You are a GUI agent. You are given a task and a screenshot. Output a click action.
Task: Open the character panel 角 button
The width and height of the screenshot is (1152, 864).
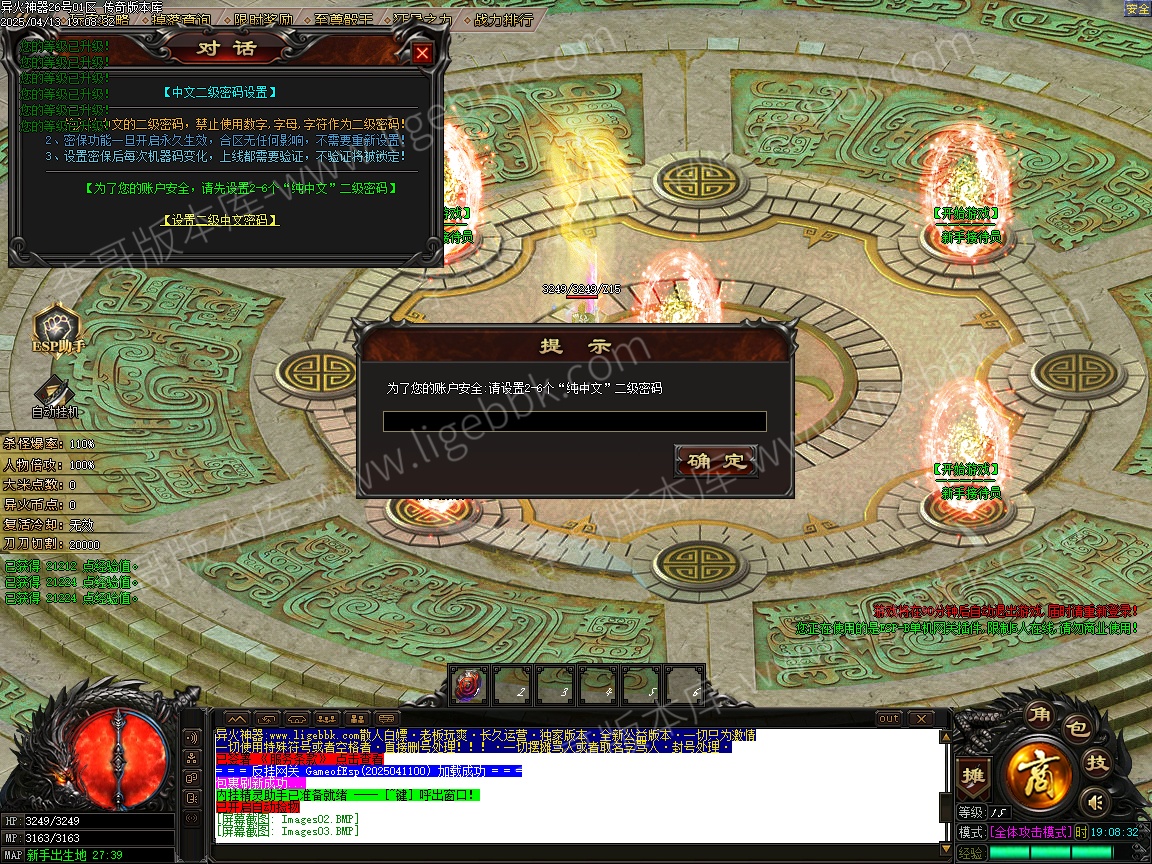coord(1038,715)
